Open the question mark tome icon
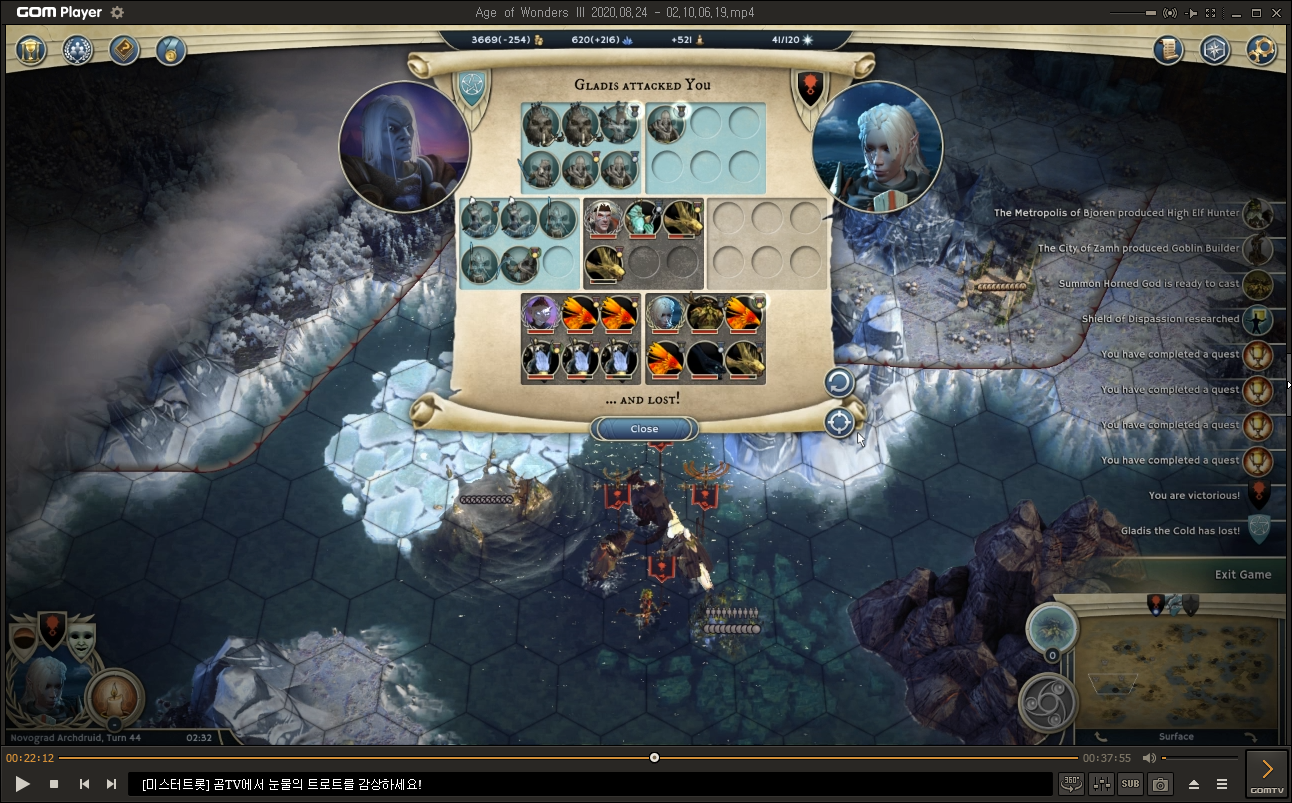 124,50
